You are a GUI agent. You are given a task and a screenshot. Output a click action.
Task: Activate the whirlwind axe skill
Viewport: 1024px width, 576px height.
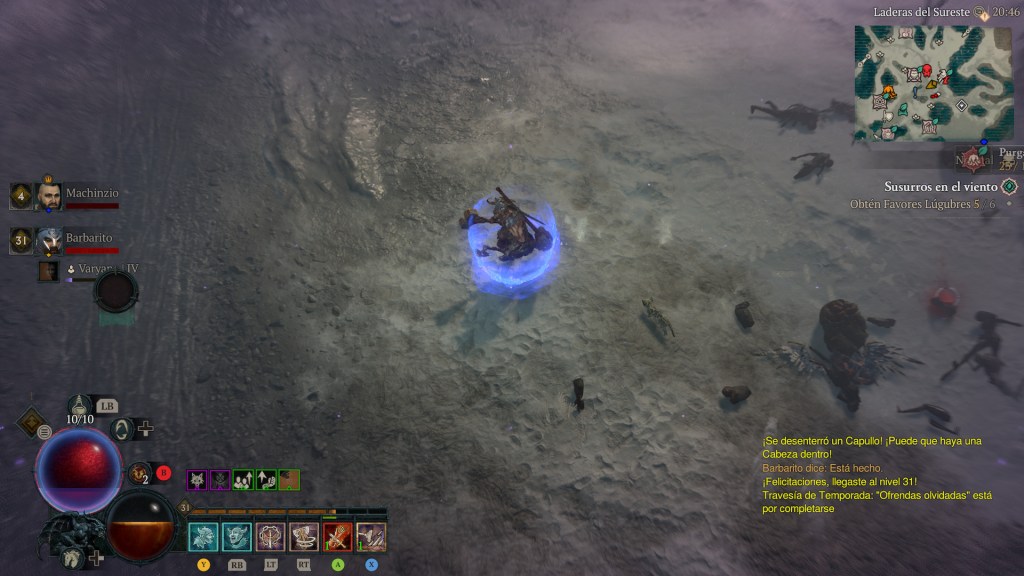click(304, 537)
